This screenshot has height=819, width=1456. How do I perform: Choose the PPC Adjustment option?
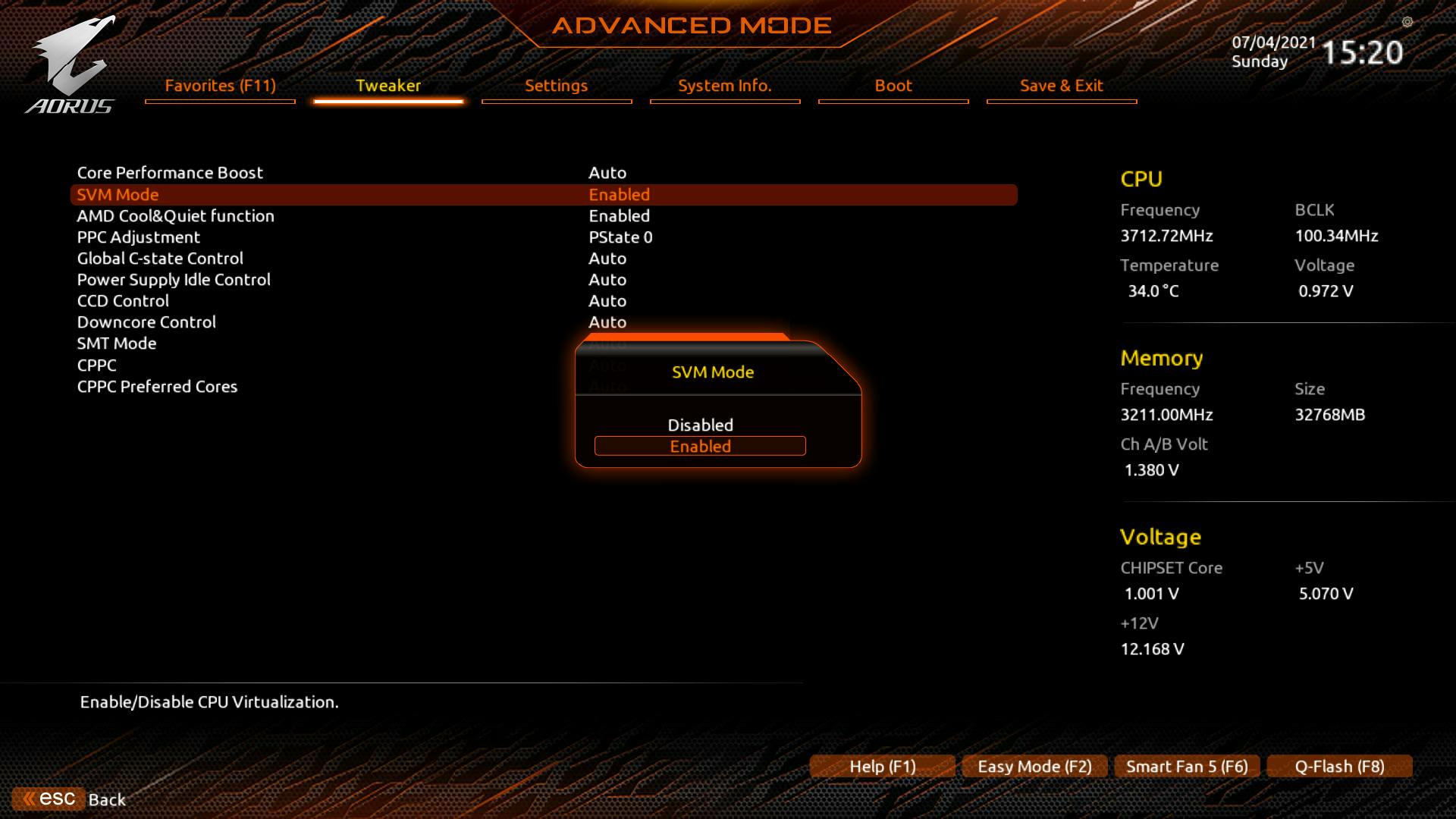139,237
